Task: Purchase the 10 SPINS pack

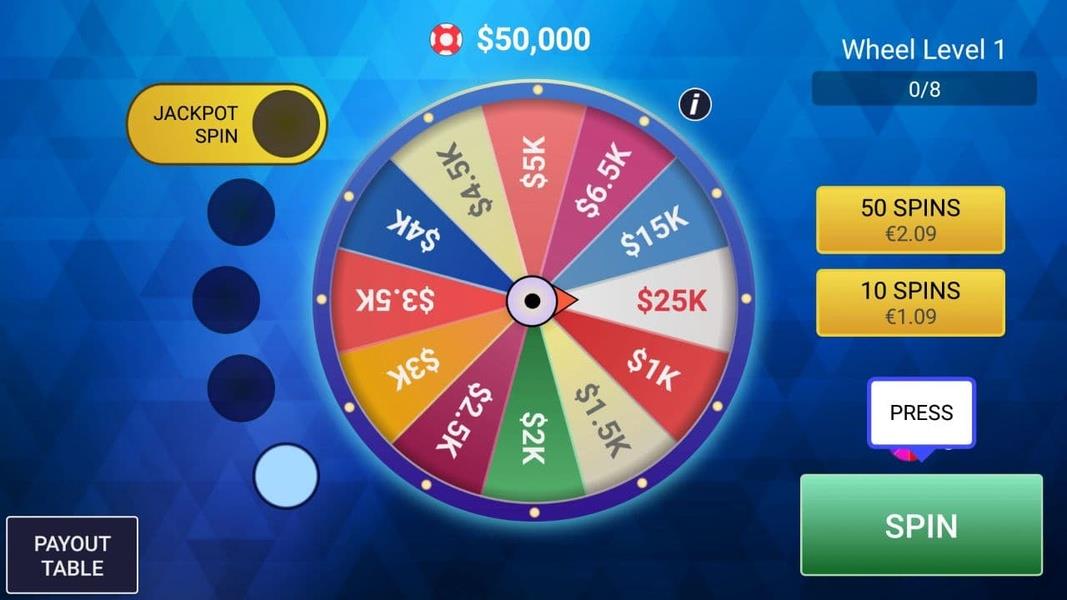Action: click(x=910, y=302)
